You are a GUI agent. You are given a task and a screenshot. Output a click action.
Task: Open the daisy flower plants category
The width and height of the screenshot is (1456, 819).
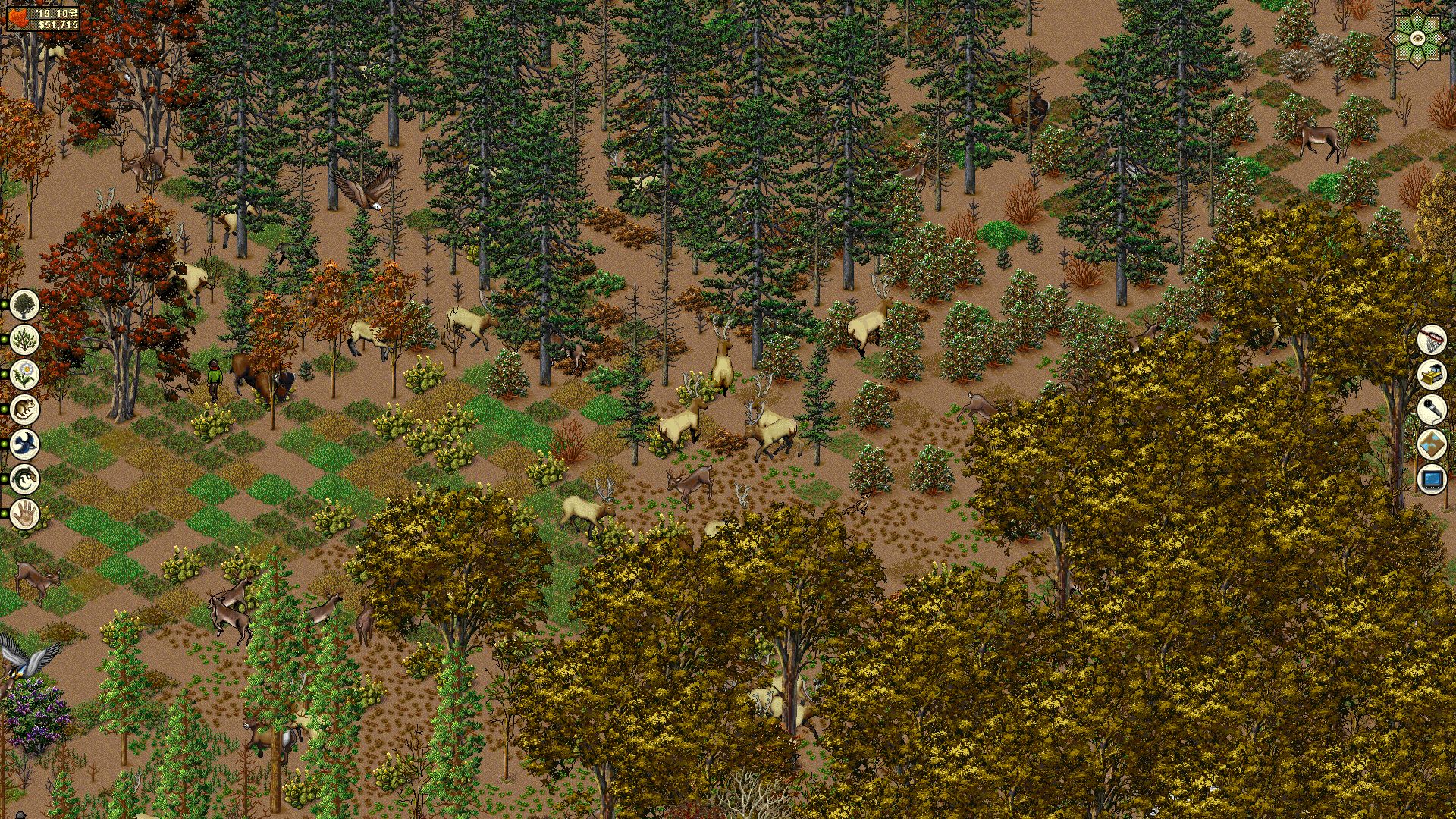pyautogui.click(x=25, y=374)
